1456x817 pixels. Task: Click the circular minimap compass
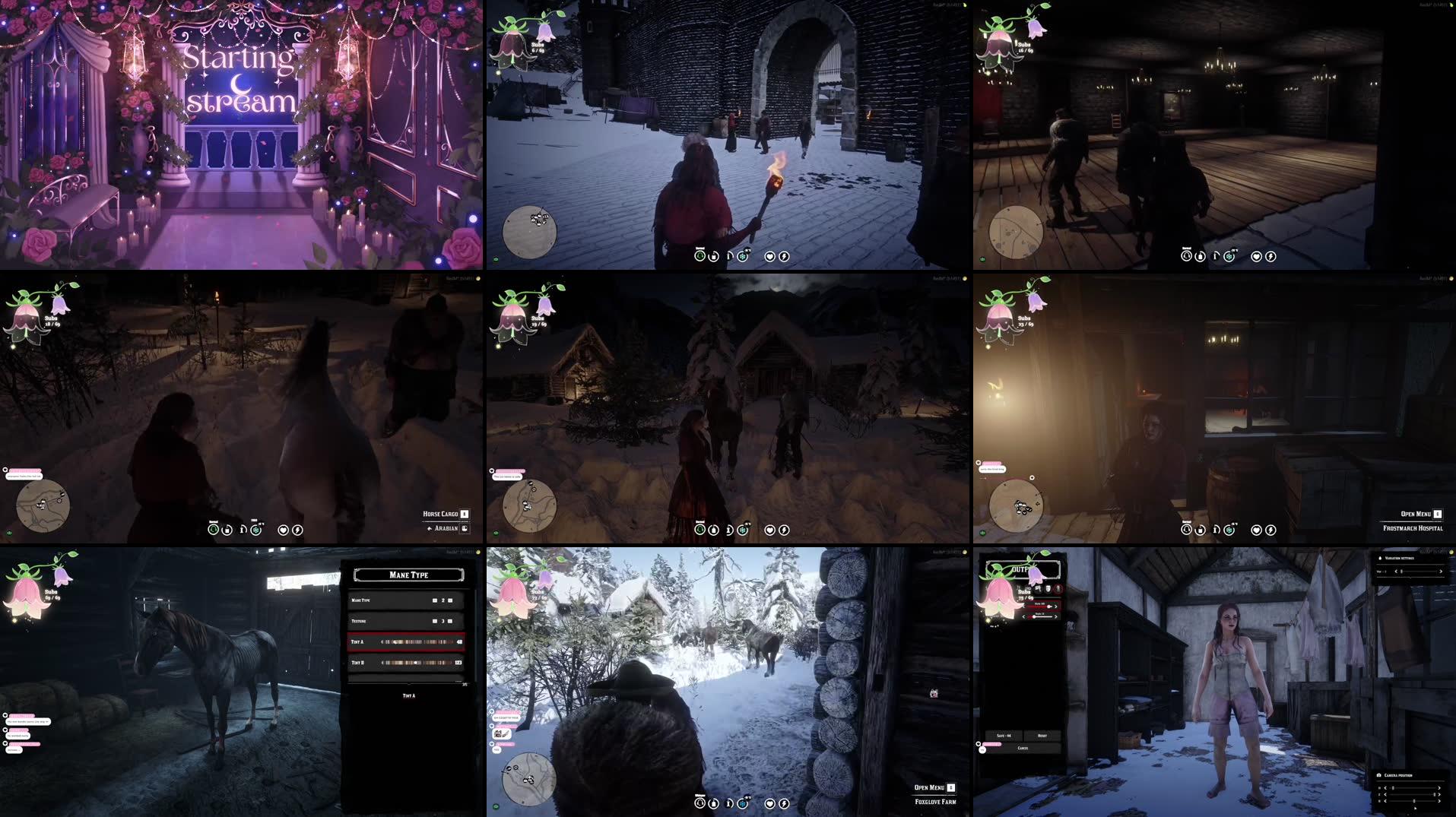[x=530, y=231]
